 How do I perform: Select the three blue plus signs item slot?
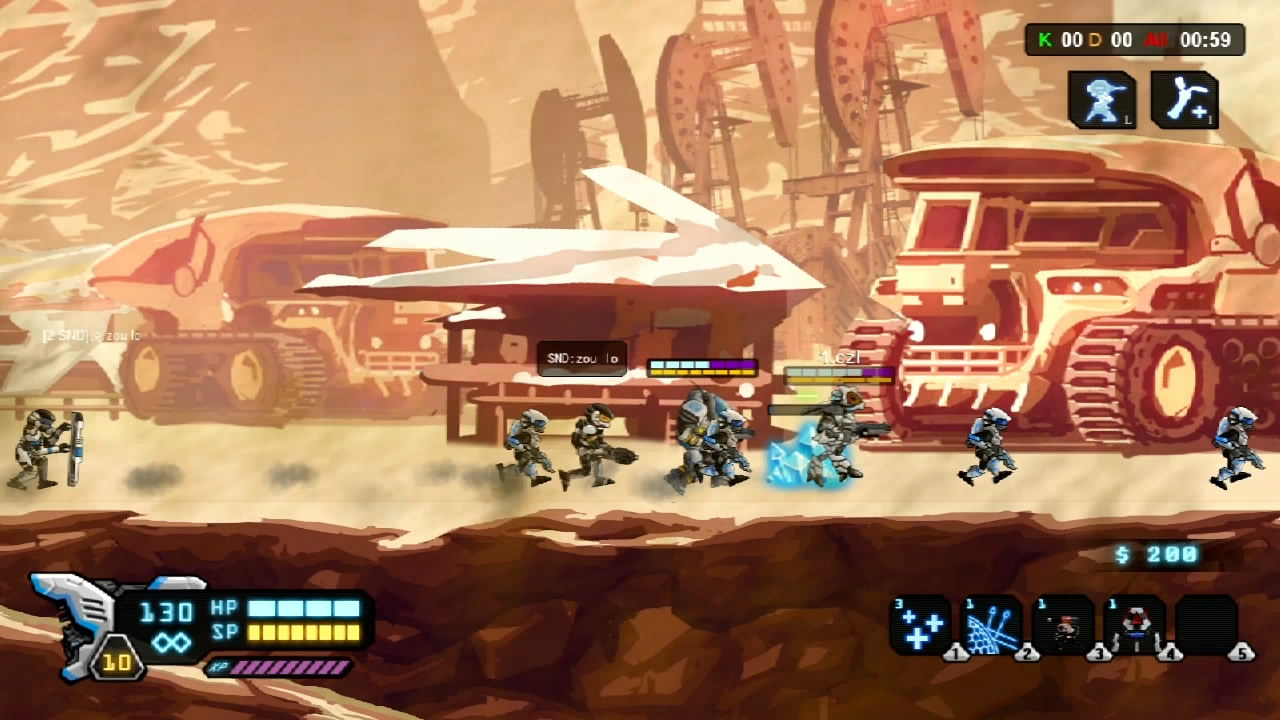click(920, 625)
